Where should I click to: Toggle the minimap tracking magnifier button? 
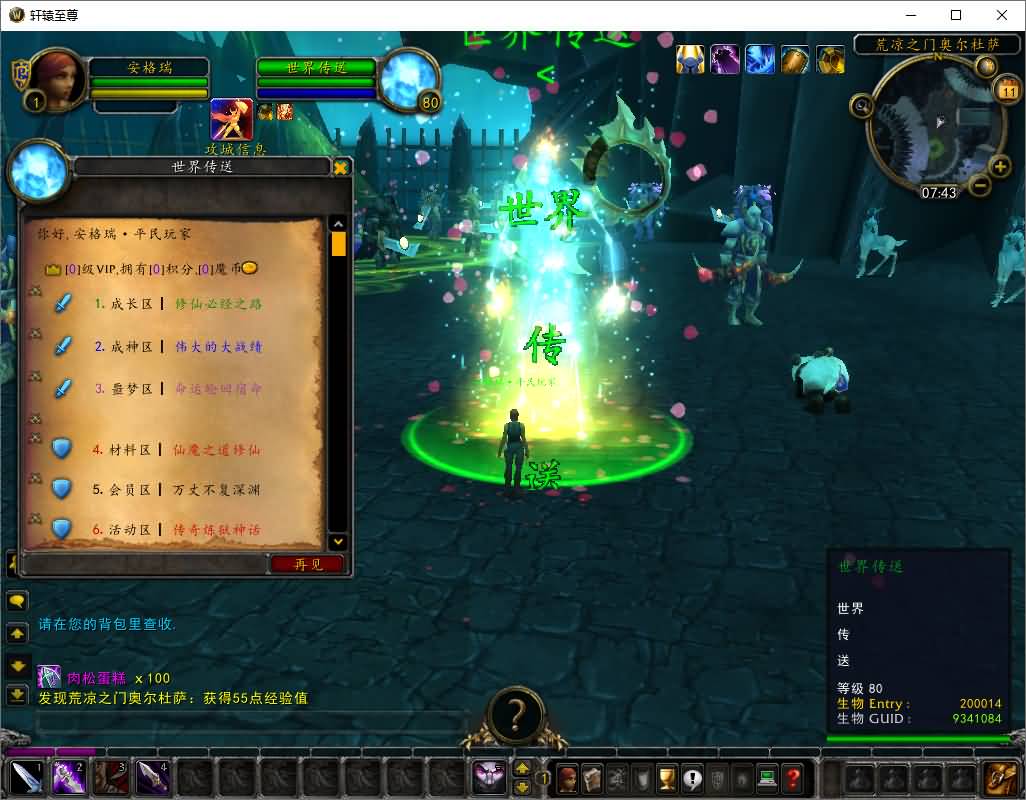click(861, 105)
